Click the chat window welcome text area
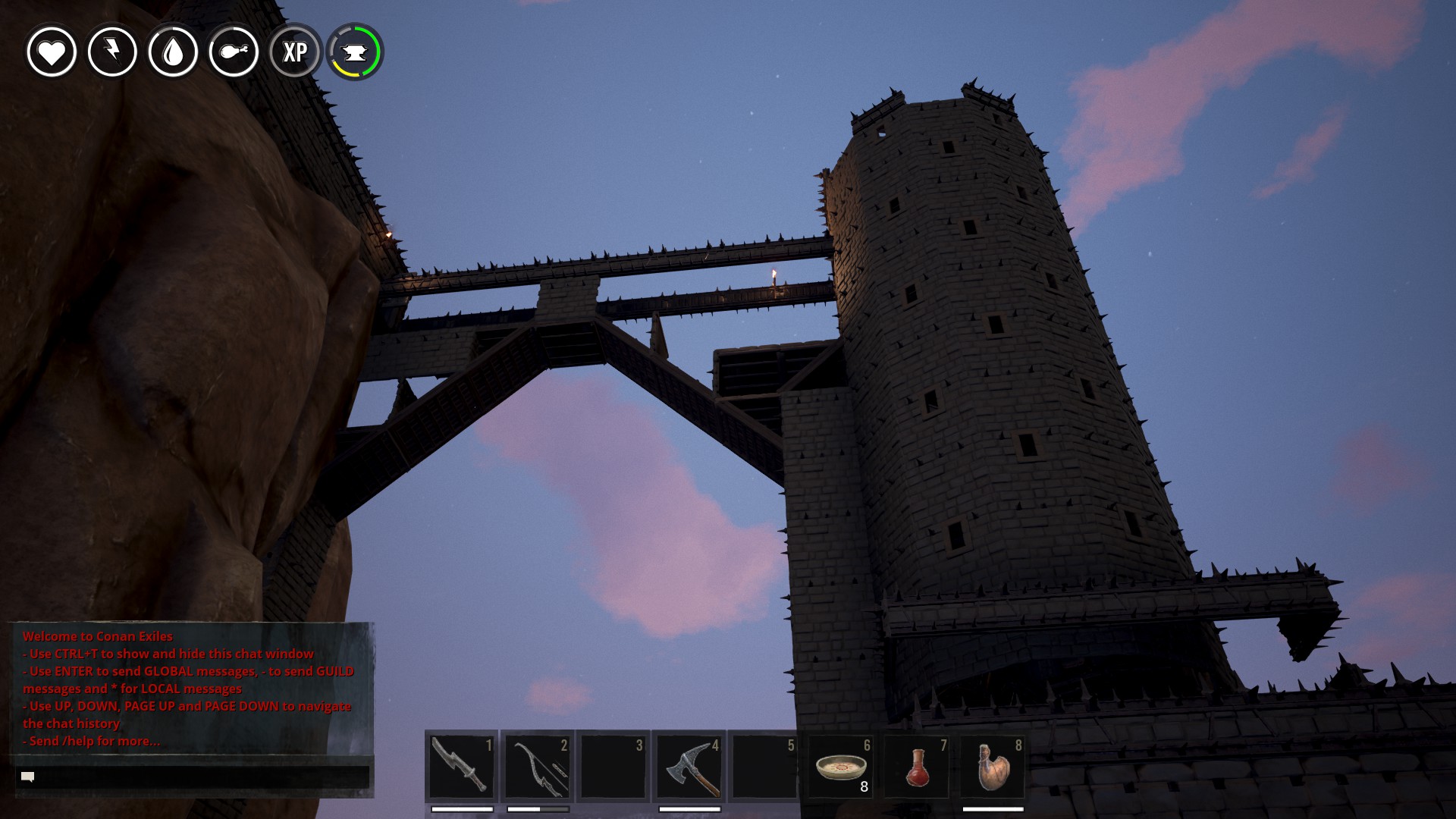This screenshot has width=1456, height=819. [190, 688]
